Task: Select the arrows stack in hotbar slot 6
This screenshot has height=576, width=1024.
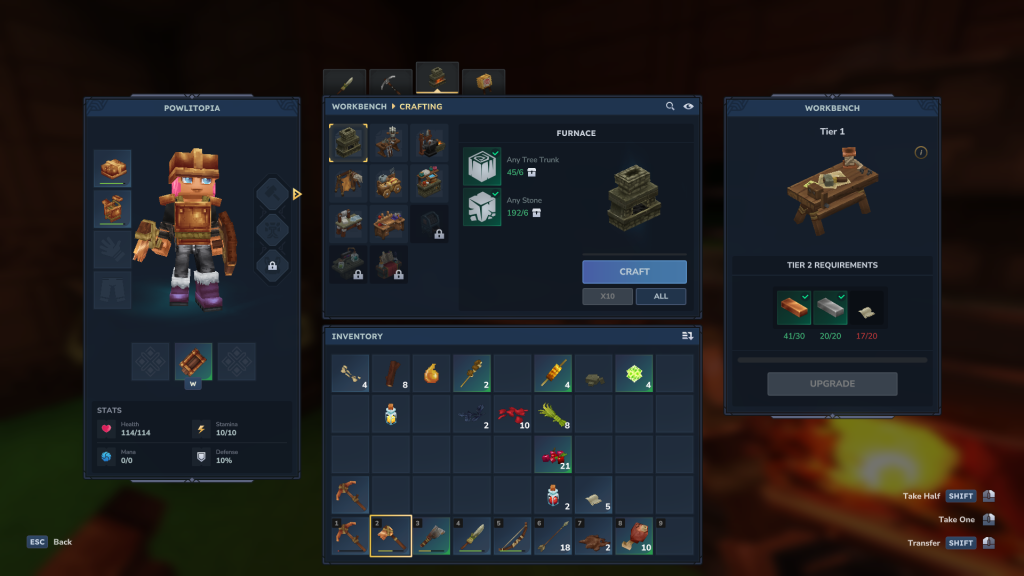Action: (x=552, y=537)
